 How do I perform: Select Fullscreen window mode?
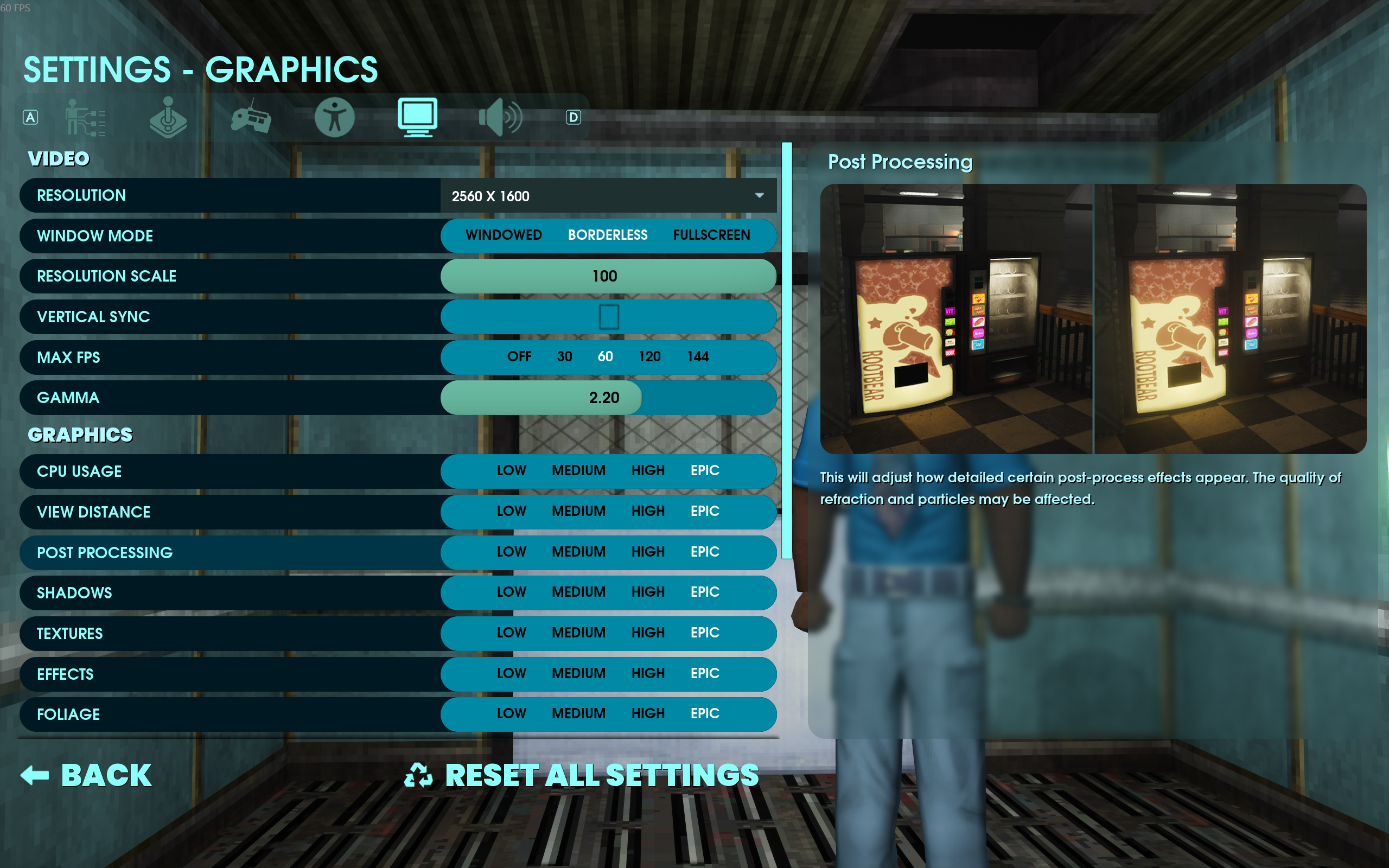(711, 235)
